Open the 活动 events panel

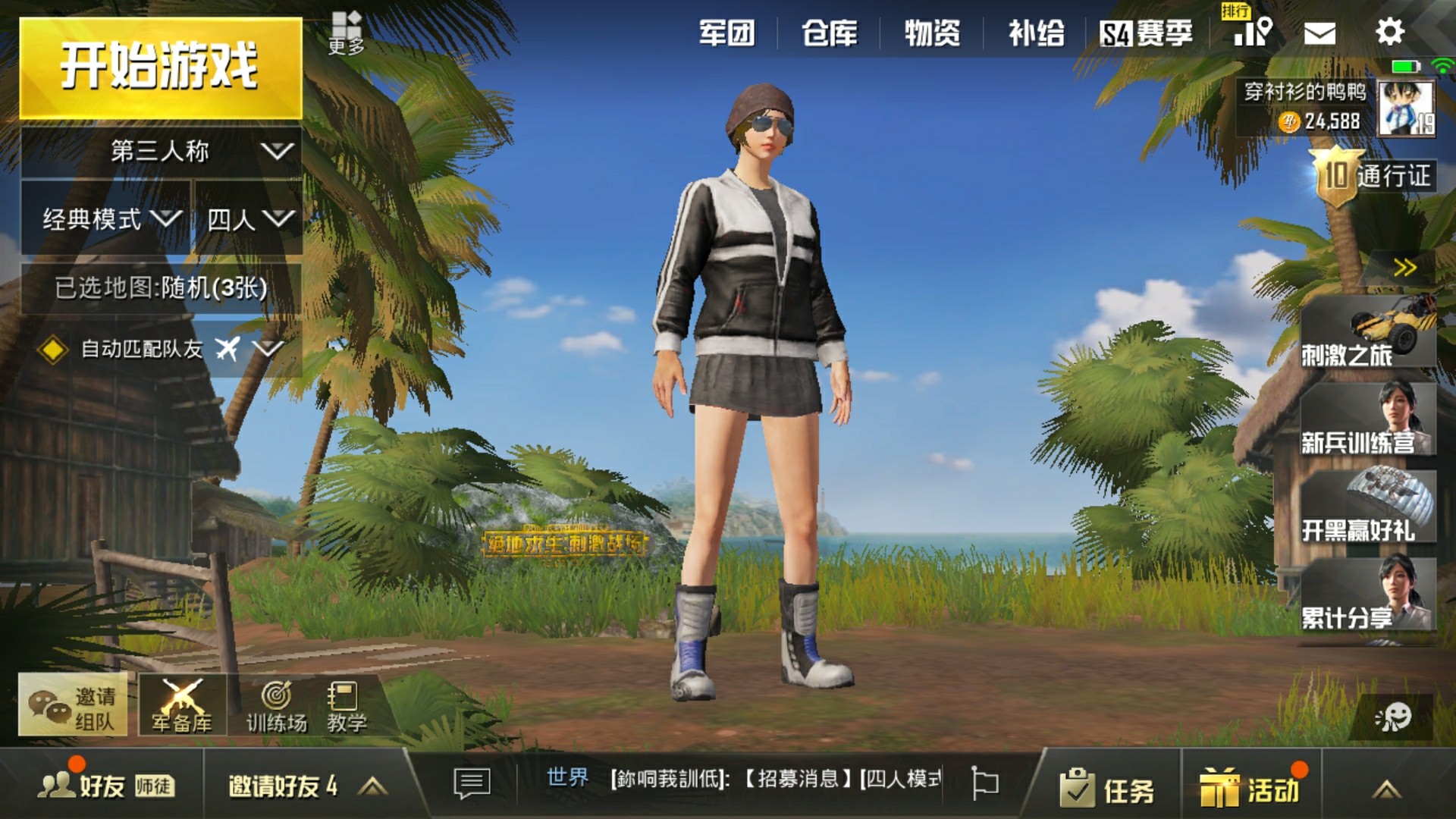click(1250, 789)
